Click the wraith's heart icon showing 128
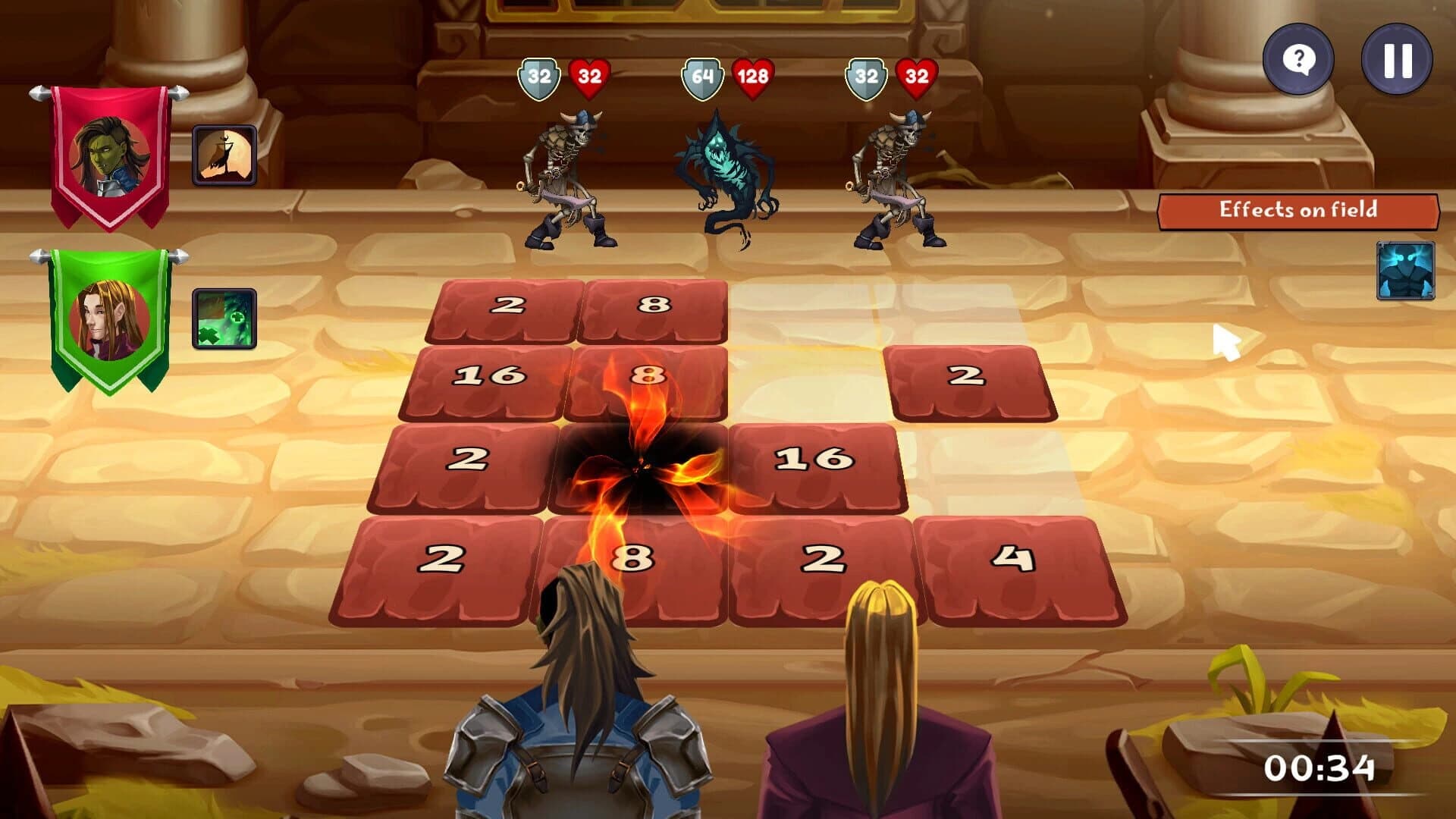 (752, 75)
